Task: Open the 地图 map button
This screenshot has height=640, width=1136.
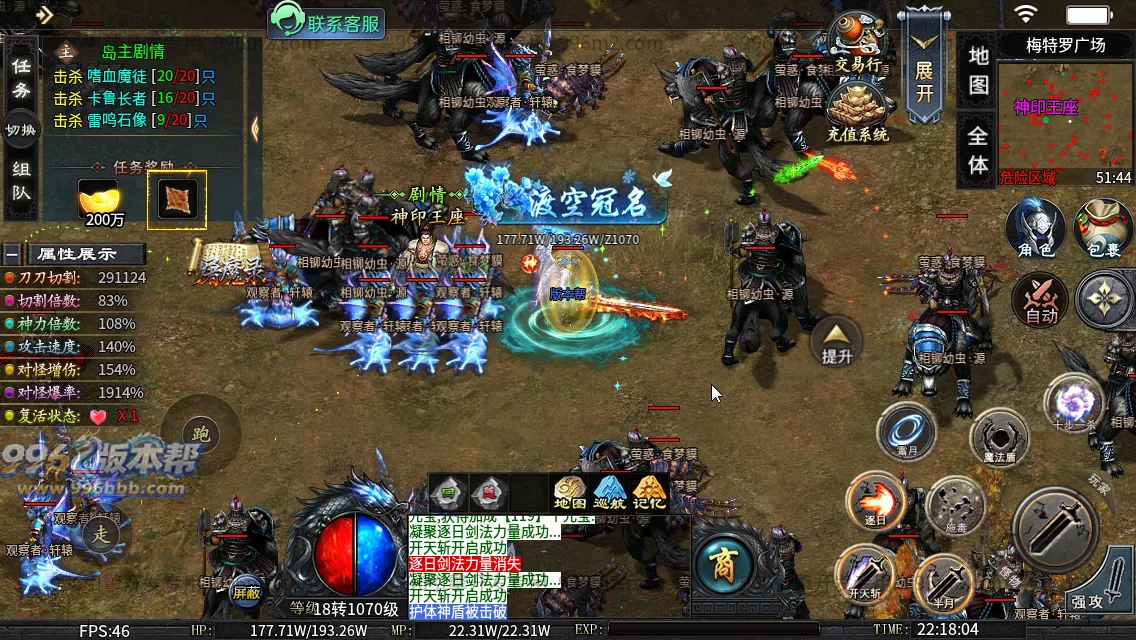Action: [x=978, y=70]
